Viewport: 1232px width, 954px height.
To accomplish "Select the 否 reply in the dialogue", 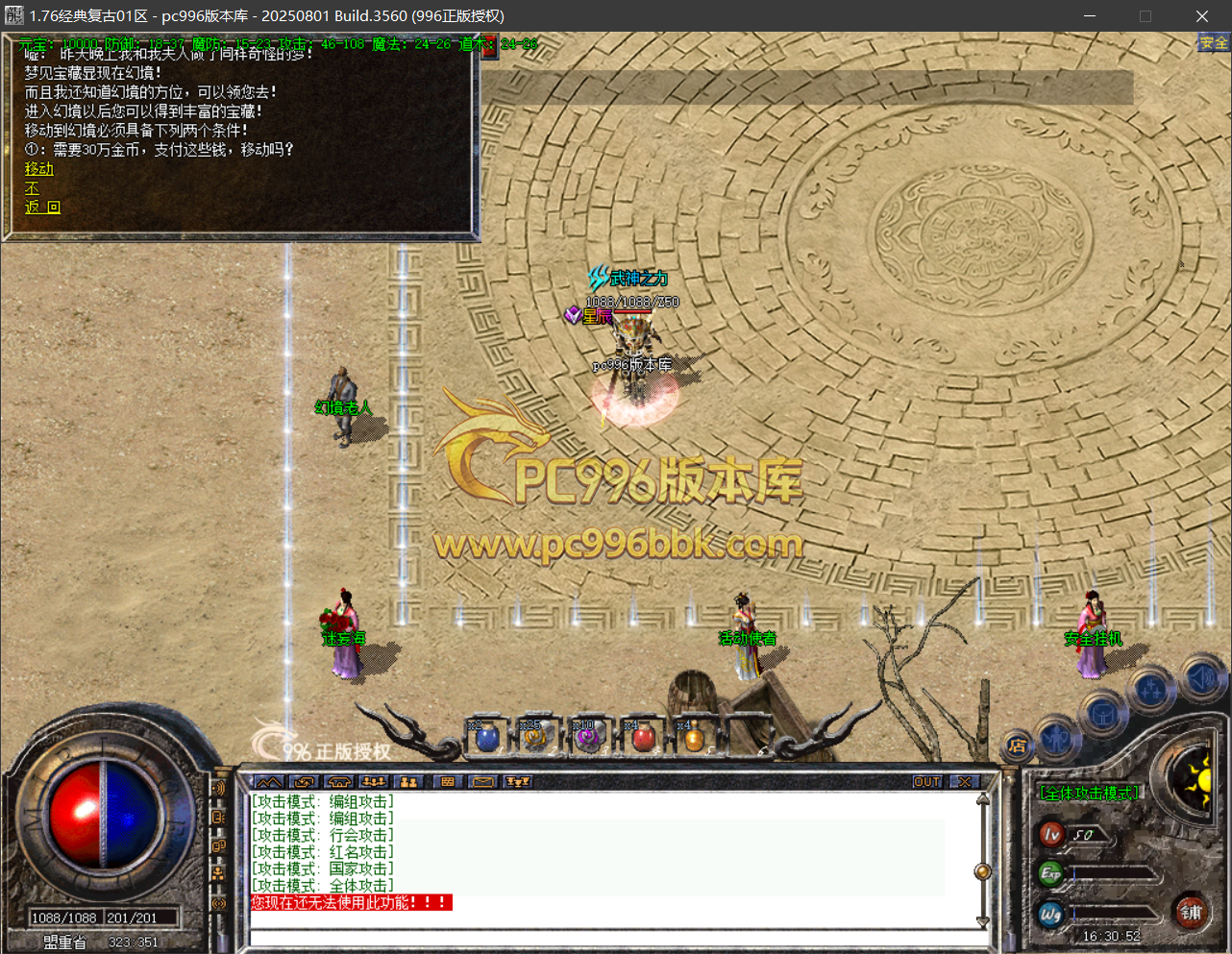I will 32,188.
